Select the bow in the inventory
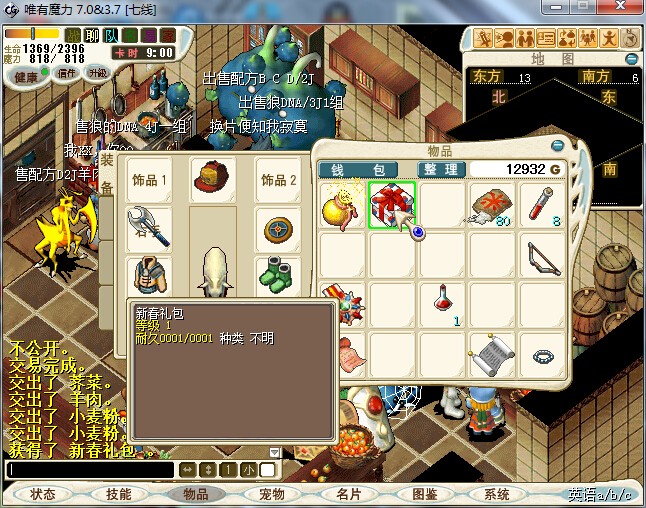The height and width of the screenshot is (508, 646). 544,255
